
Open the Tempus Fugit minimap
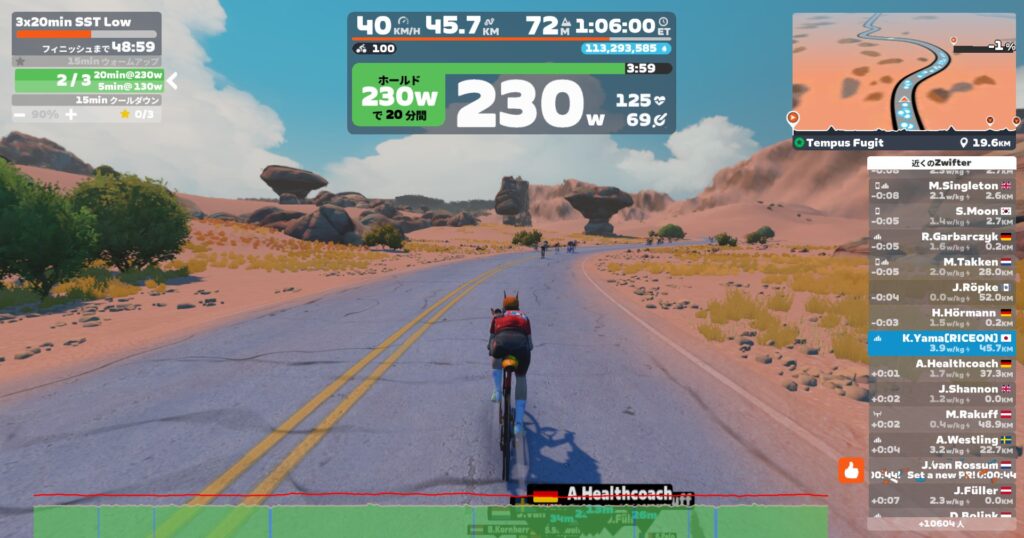(906, 70)
